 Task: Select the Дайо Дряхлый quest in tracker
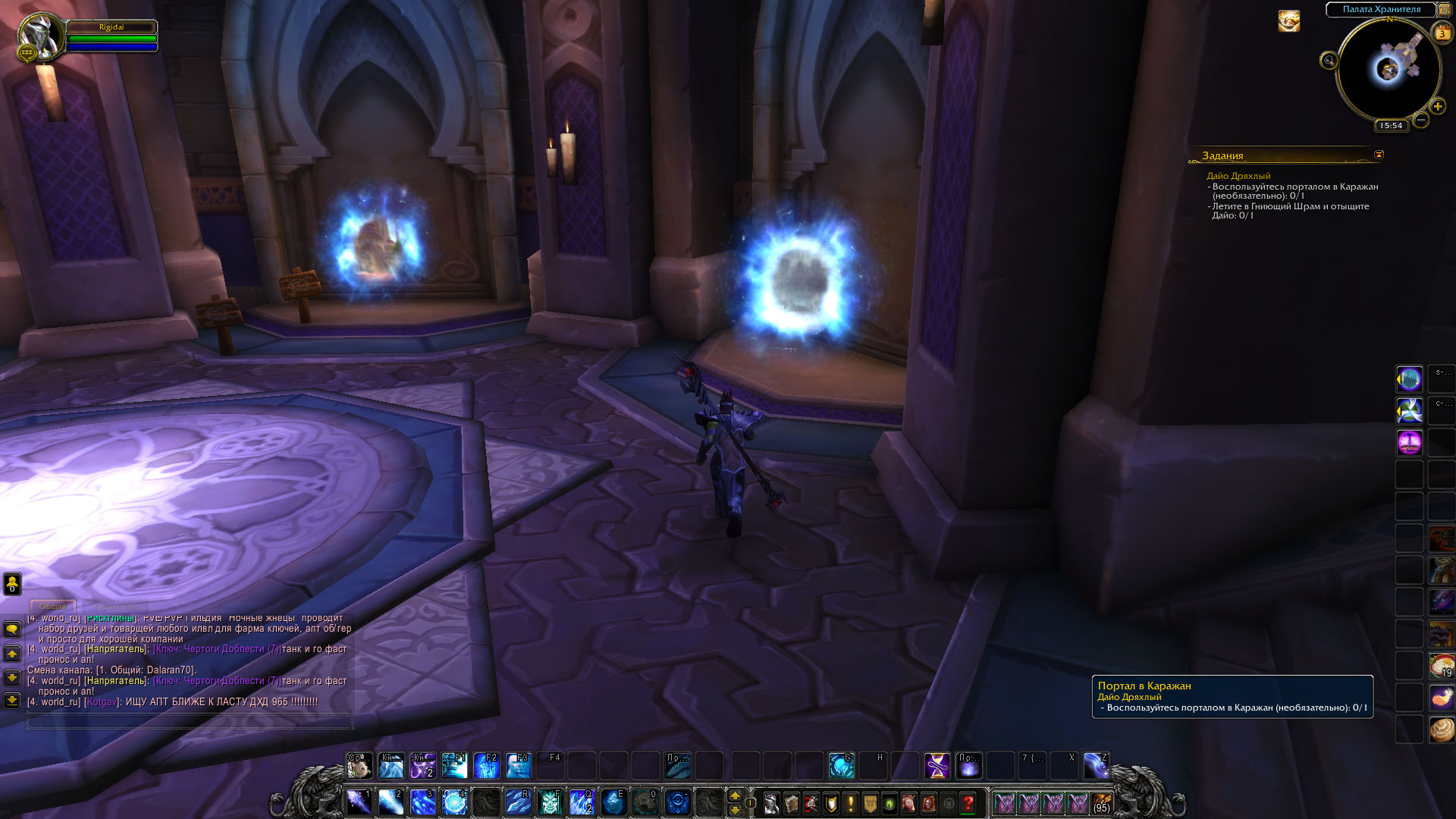click(1238, 176)
